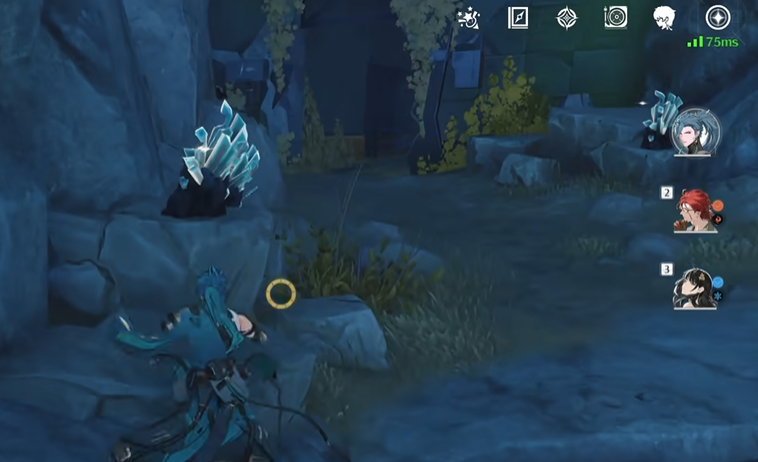The image size is (758, 462).
Task: Open the record turntable icon
Action: (x=616, y=17)
